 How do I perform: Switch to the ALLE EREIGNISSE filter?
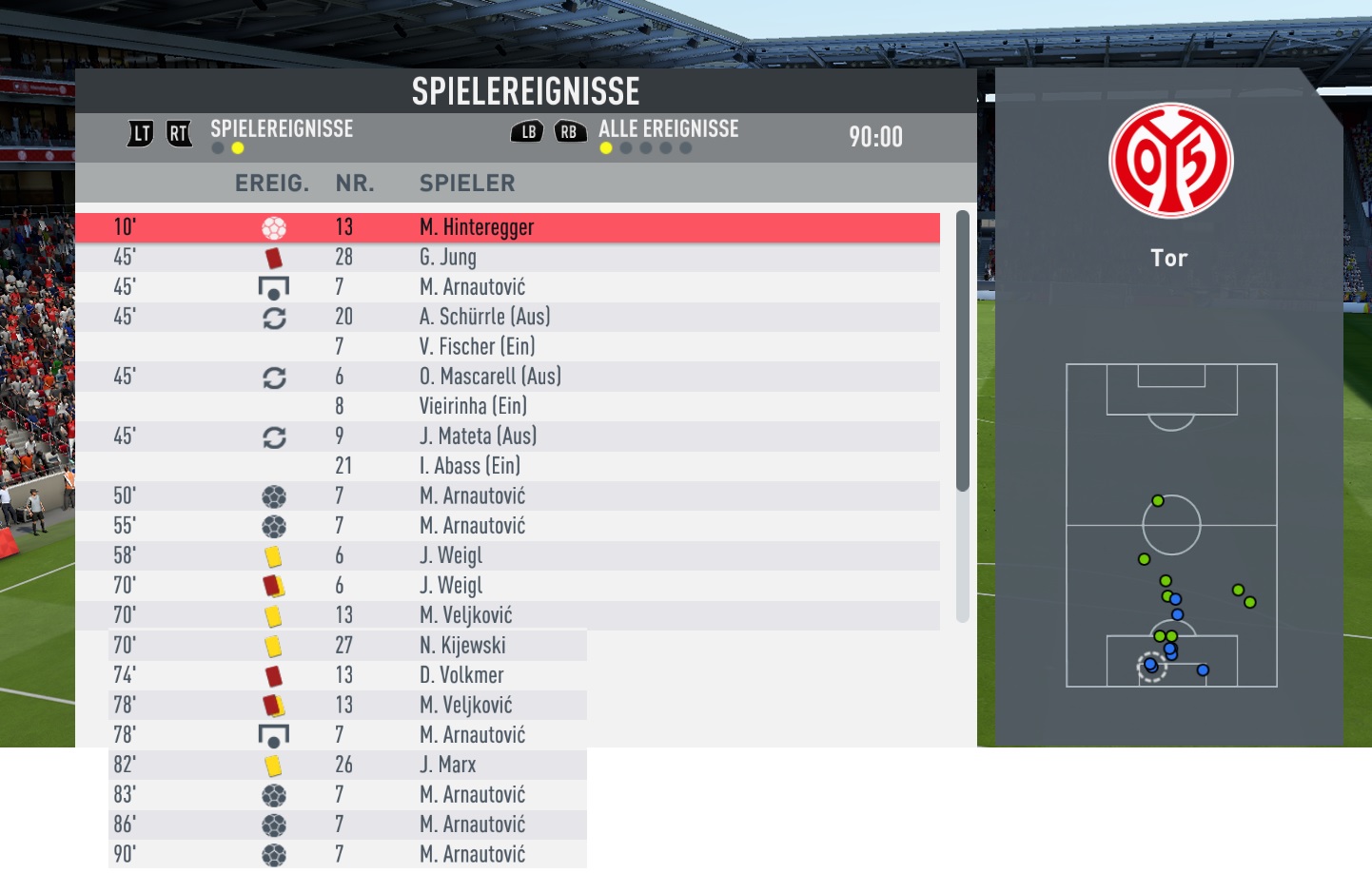[x=668, y=129]
